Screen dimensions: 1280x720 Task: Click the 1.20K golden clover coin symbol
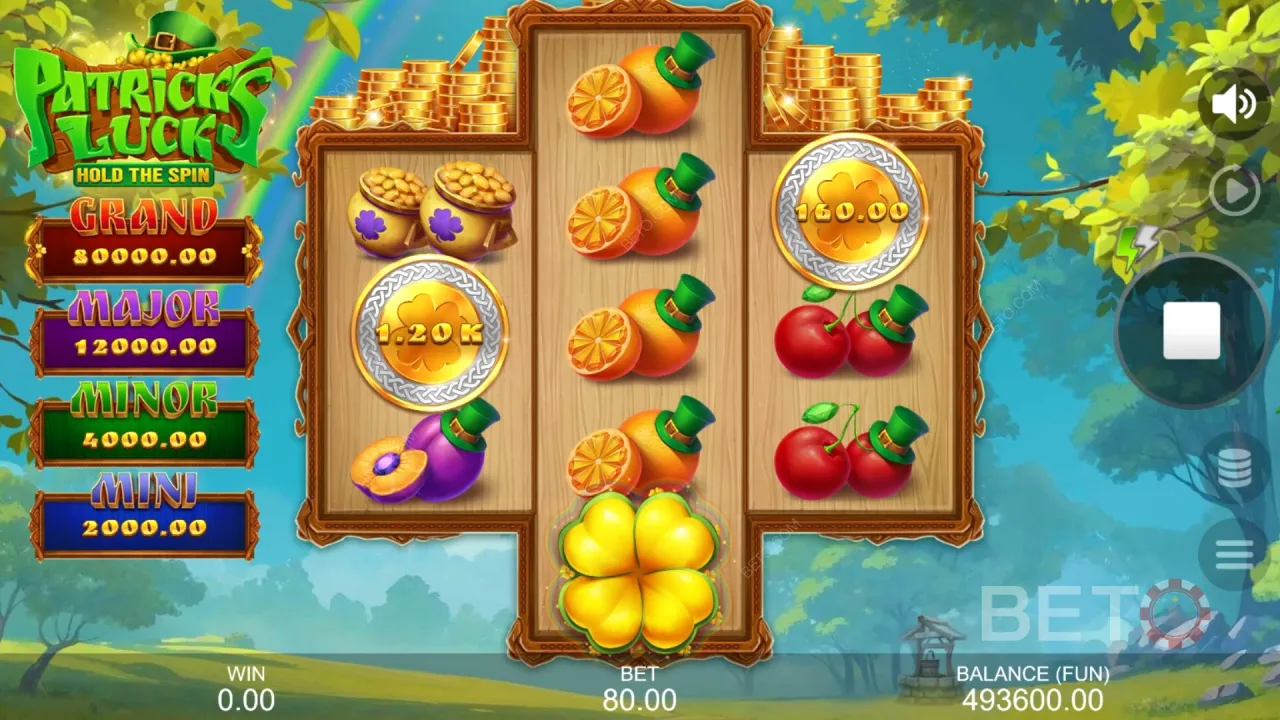point(432,330)
